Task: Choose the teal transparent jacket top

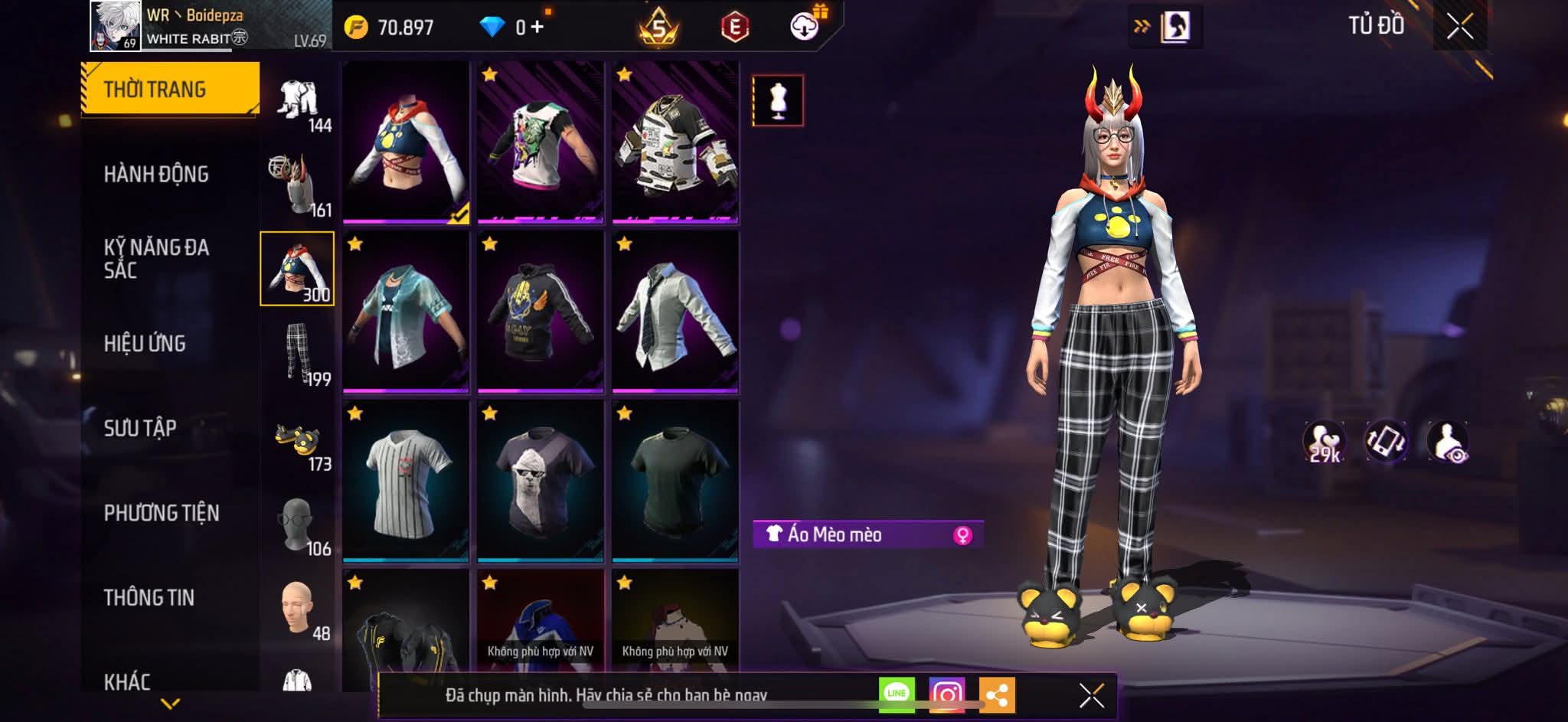Action: [406, 312]
